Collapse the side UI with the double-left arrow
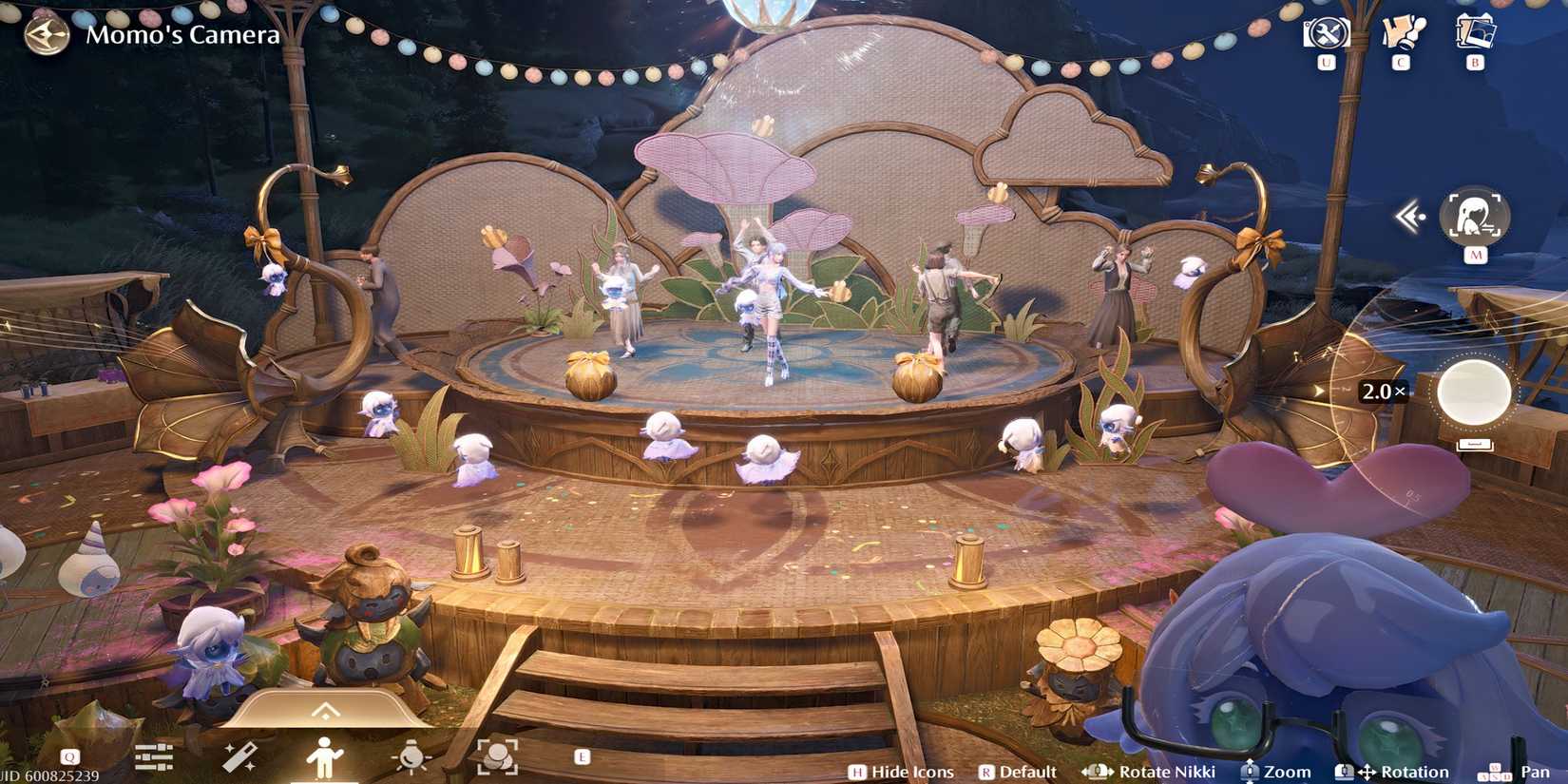1568x784 pixels. [1410, 216]
